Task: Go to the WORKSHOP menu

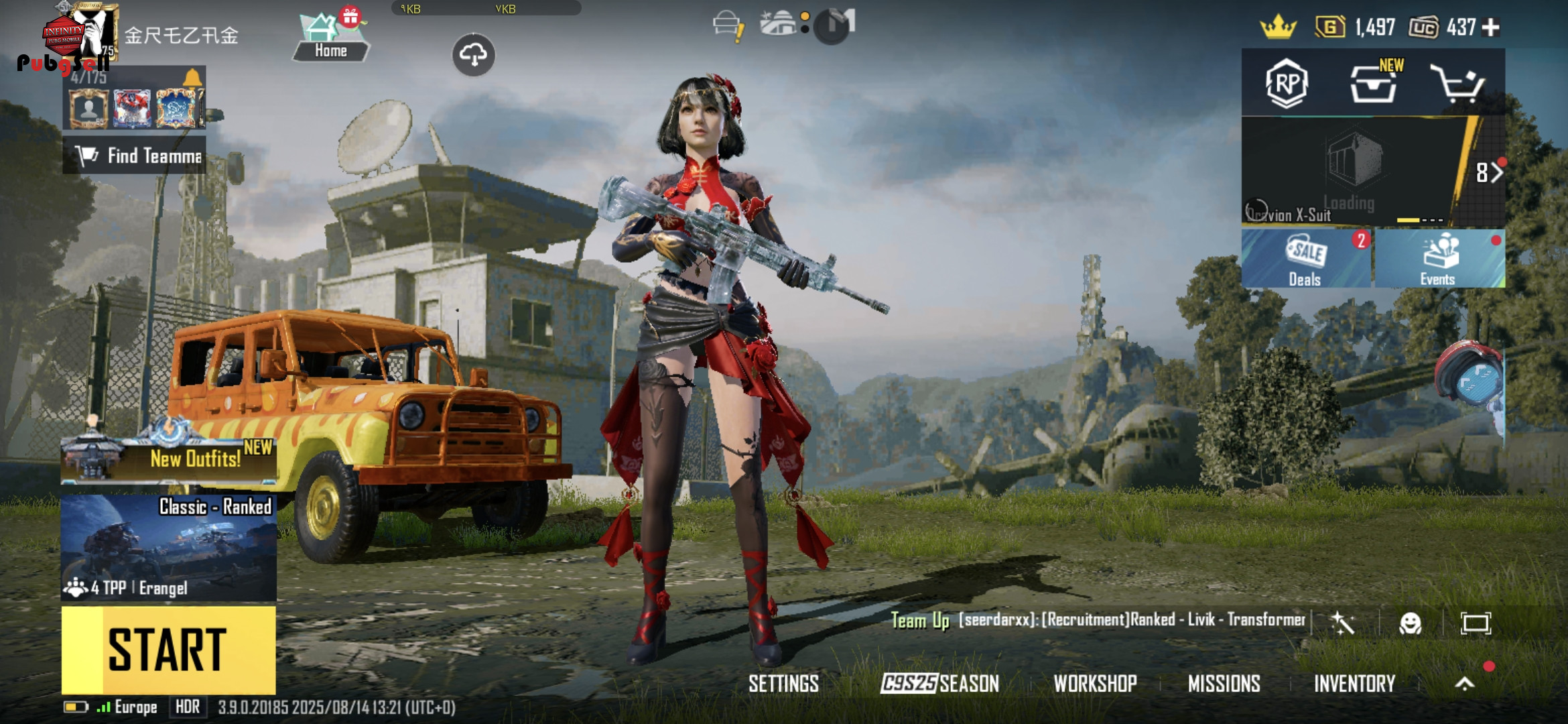Action: point(1095,684)
